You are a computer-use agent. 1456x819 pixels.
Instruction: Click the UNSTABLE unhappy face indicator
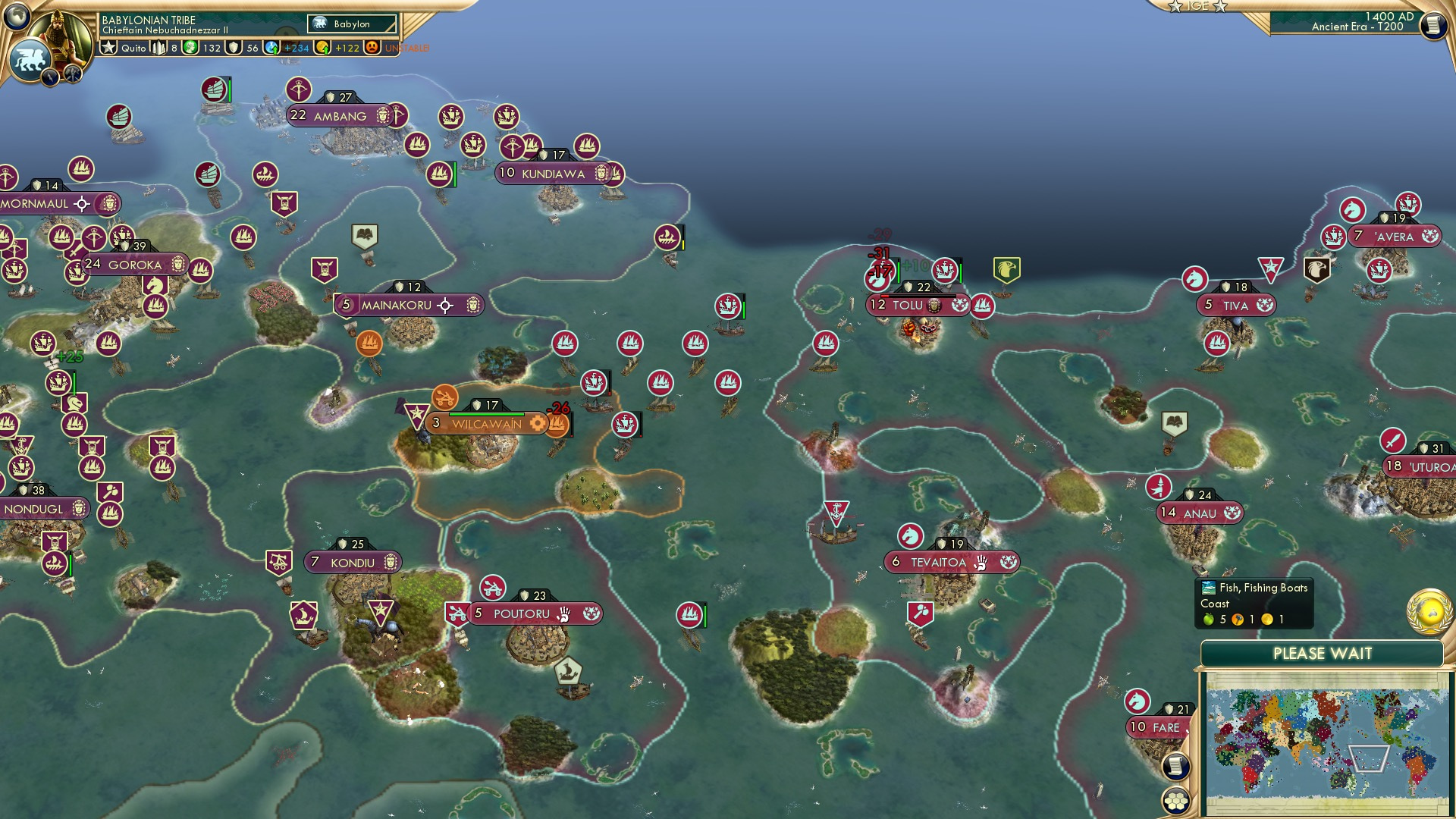pyautogui.click(x=372, y=47)
